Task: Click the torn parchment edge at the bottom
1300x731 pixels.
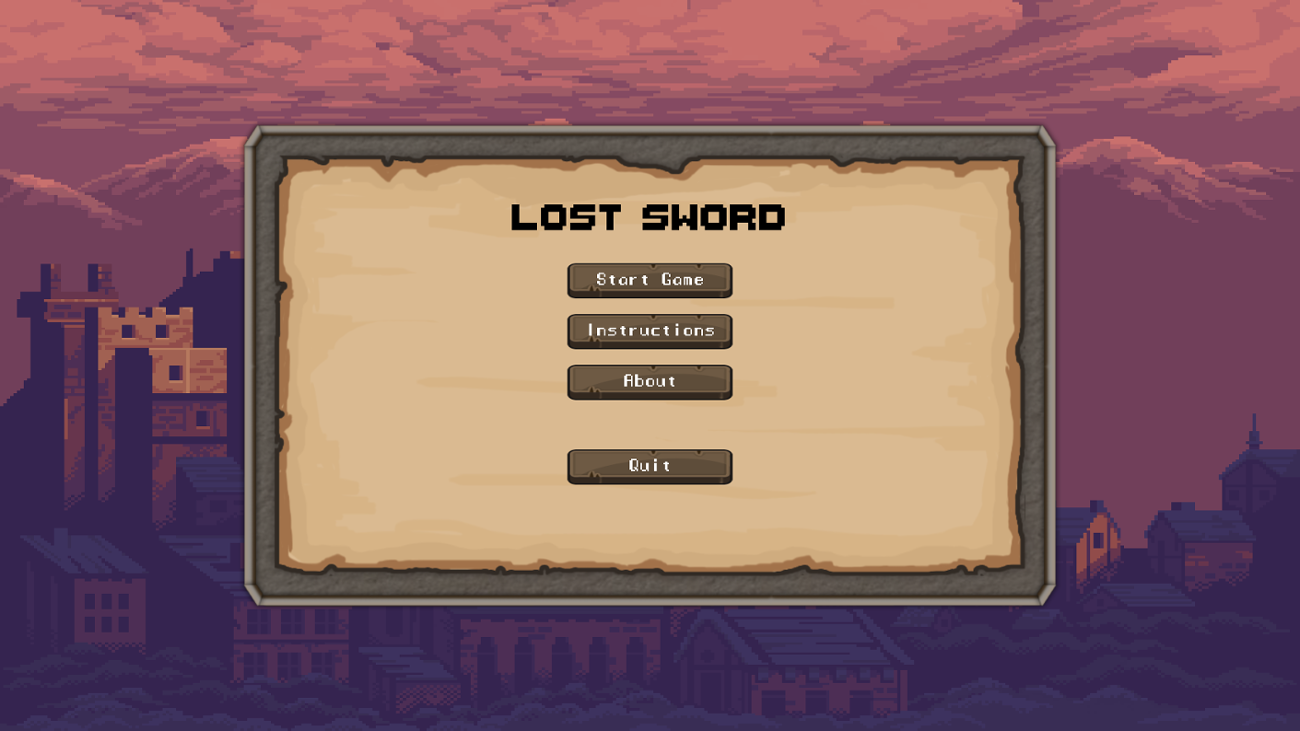Action: [650, 565]
